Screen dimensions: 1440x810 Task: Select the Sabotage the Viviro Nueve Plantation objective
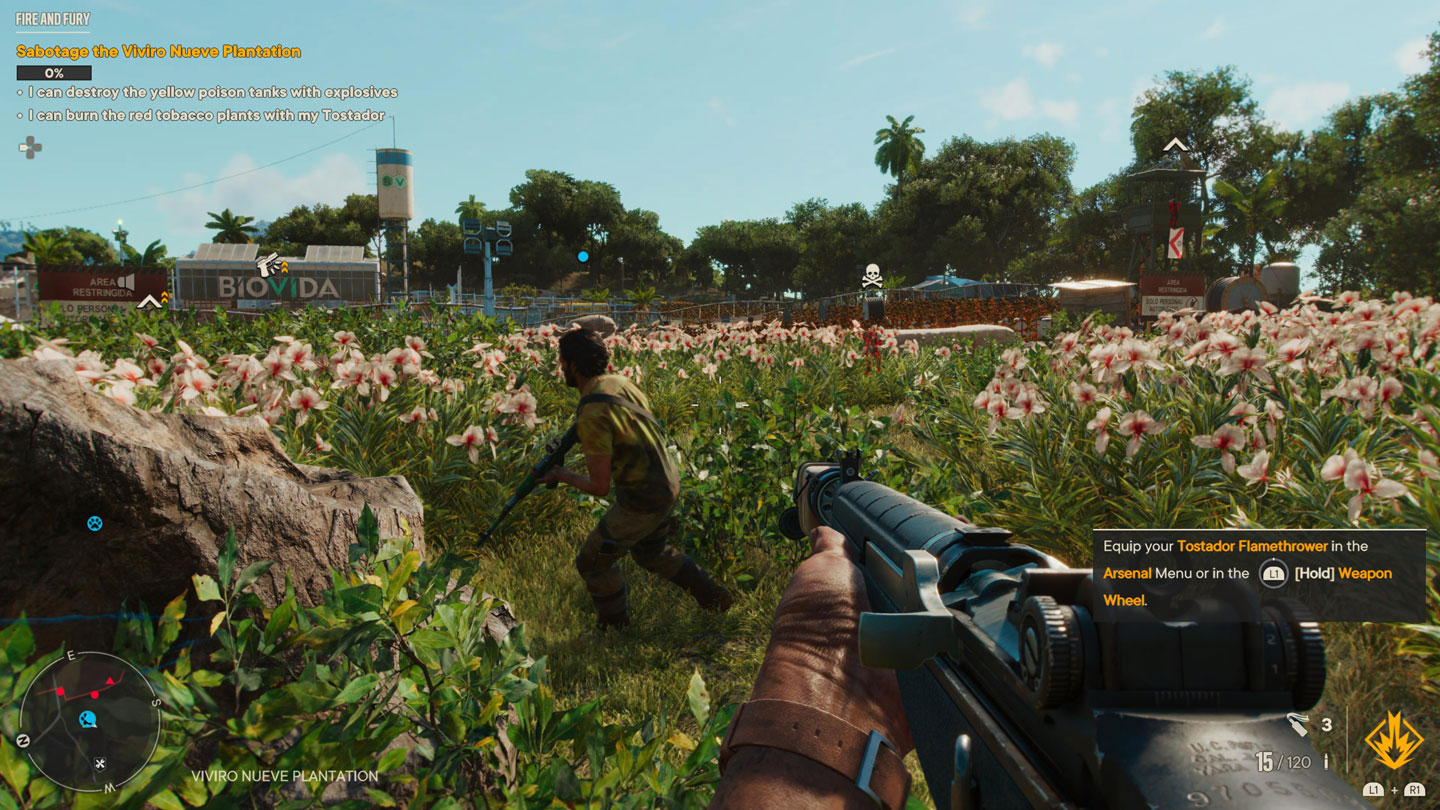click(158, 51)
